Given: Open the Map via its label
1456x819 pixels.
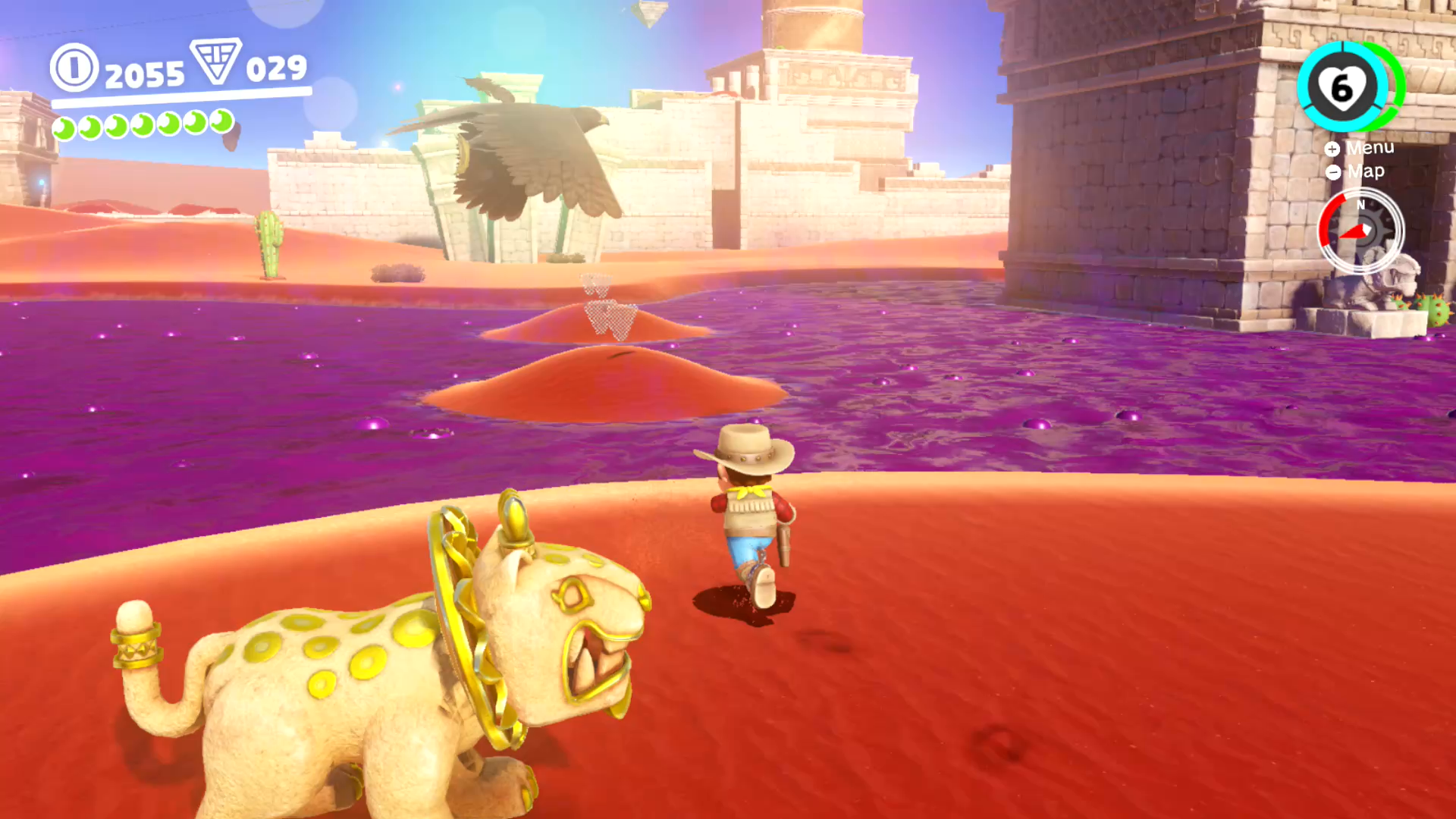Looking at the screenshot, I should (1365, 172).
